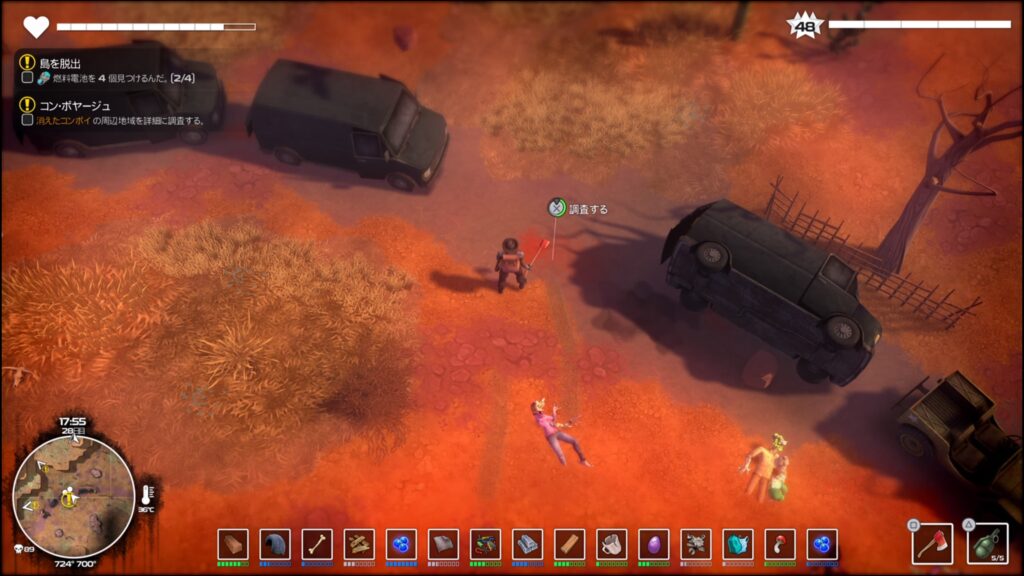Select the equipped grenade slot
This screenshot has width=1024, height=576.
pyautogui.click(x=988, y=543)
